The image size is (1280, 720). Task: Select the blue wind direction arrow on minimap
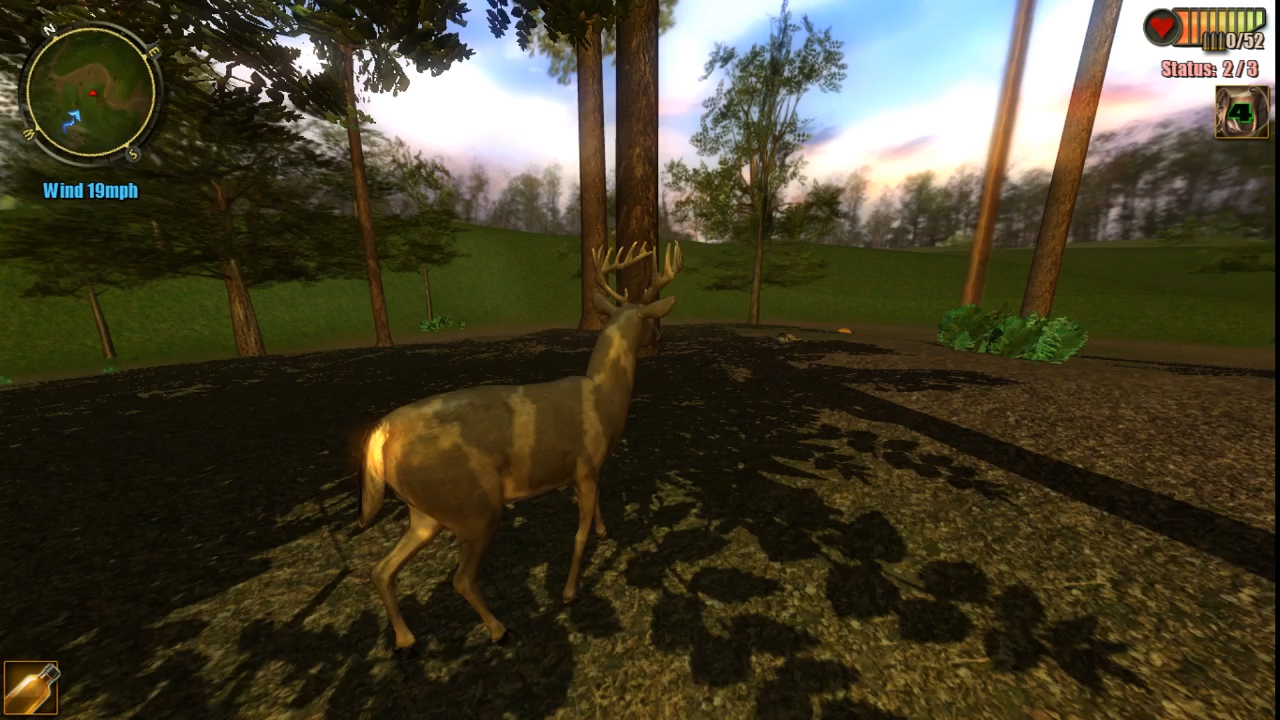[x=72, y=119]
